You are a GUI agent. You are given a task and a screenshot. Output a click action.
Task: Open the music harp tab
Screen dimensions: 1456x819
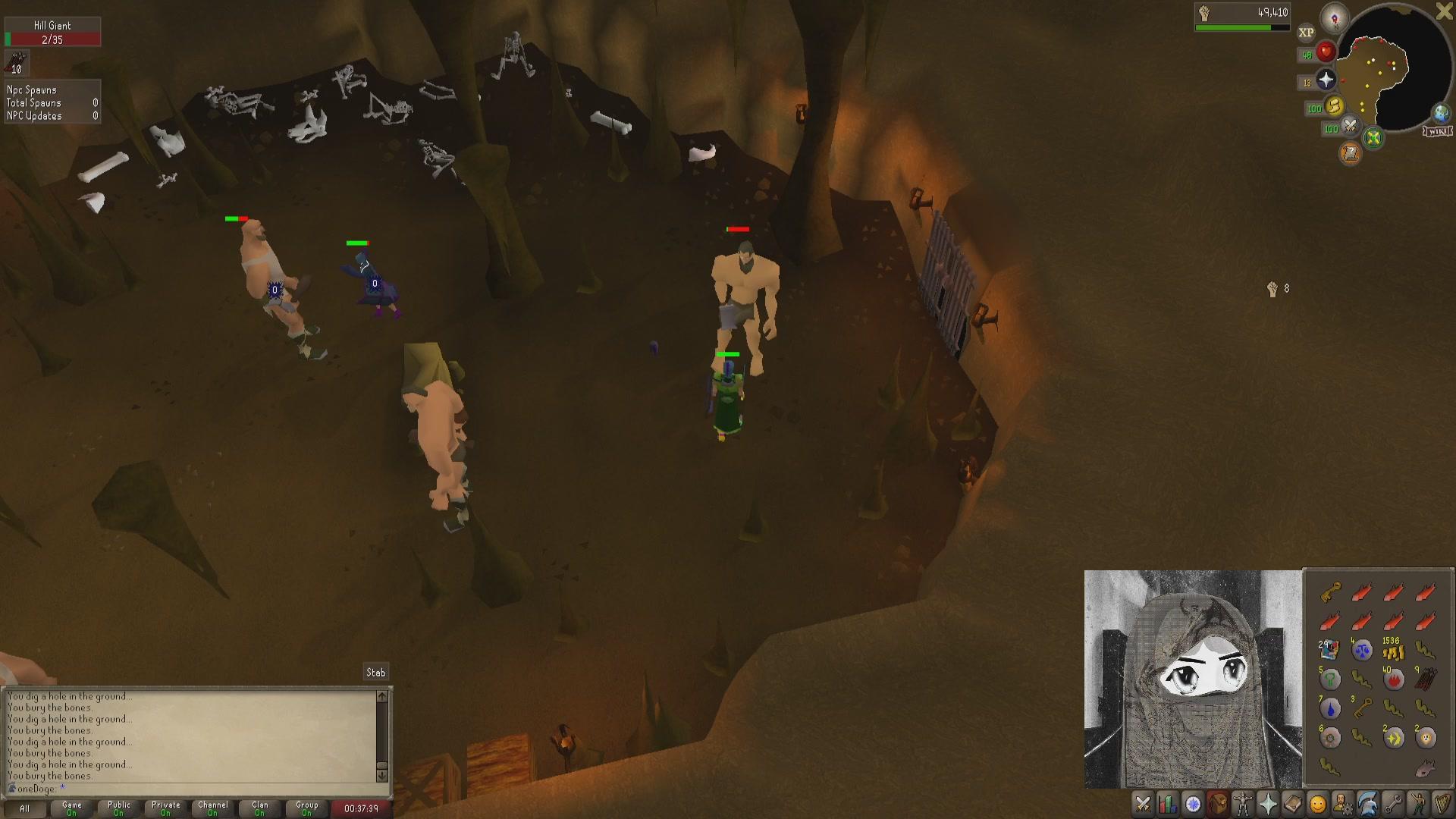1442,804
